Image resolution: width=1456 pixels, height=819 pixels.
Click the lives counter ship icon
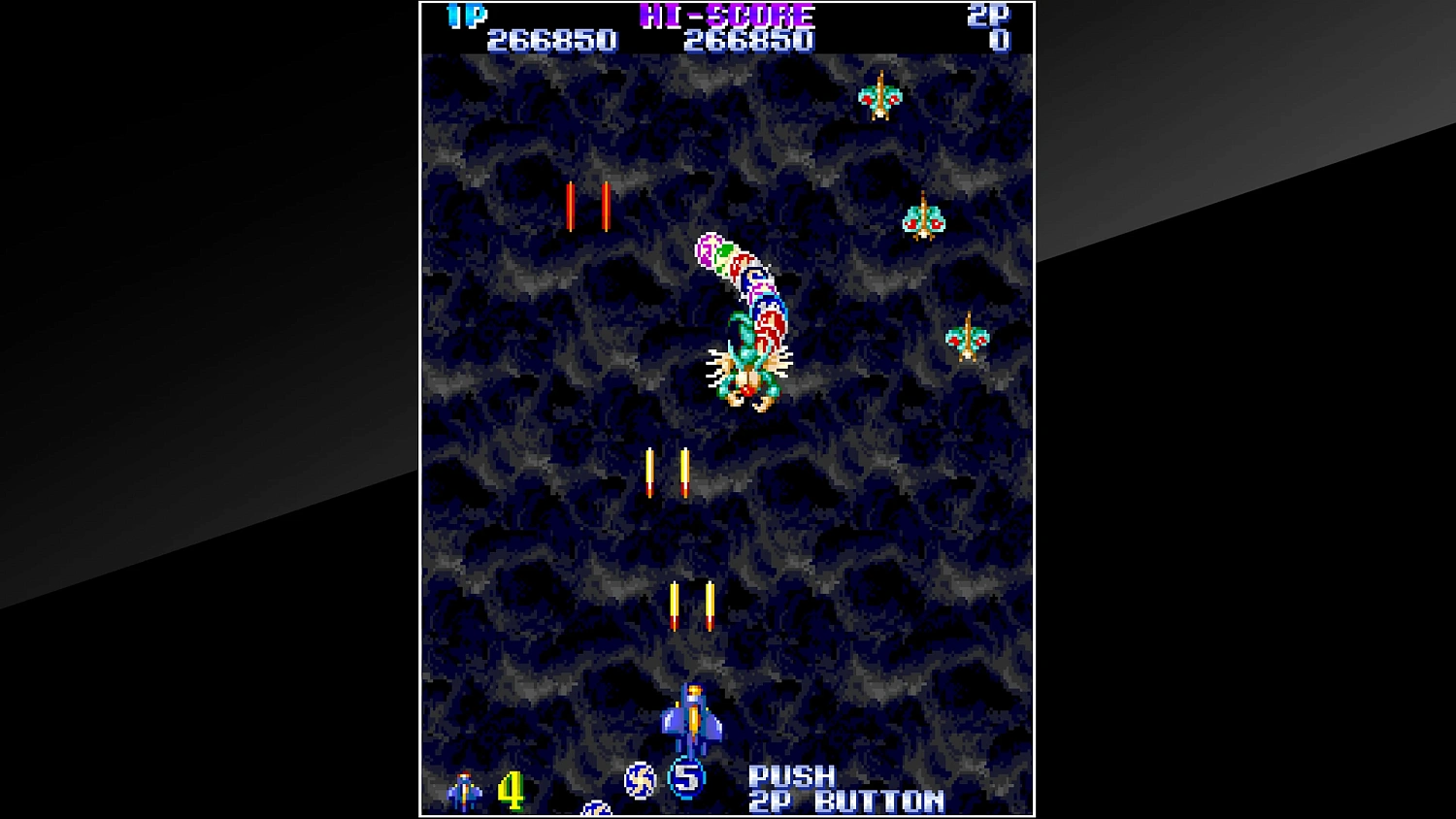pos(464,788)
